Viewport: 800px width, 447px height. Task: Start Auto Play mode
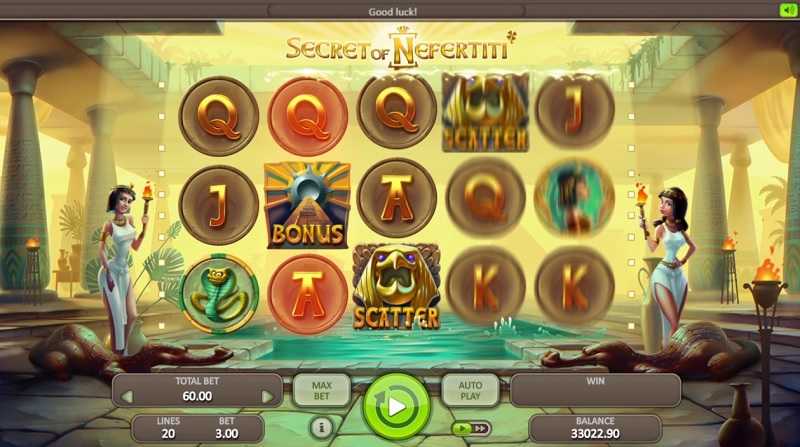(470, 390)
